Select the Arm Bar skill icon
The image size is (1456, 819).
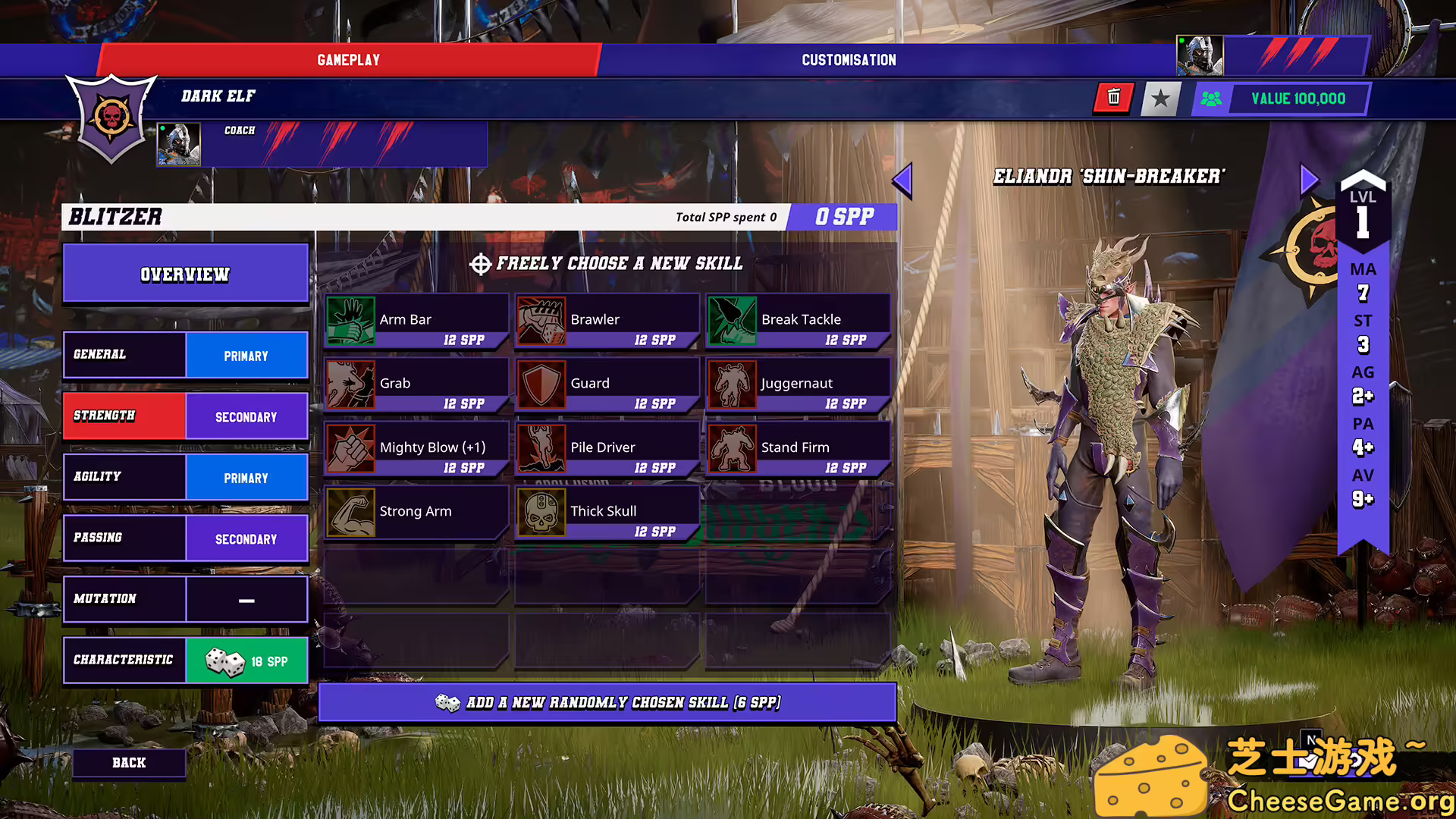pos(352,318)
